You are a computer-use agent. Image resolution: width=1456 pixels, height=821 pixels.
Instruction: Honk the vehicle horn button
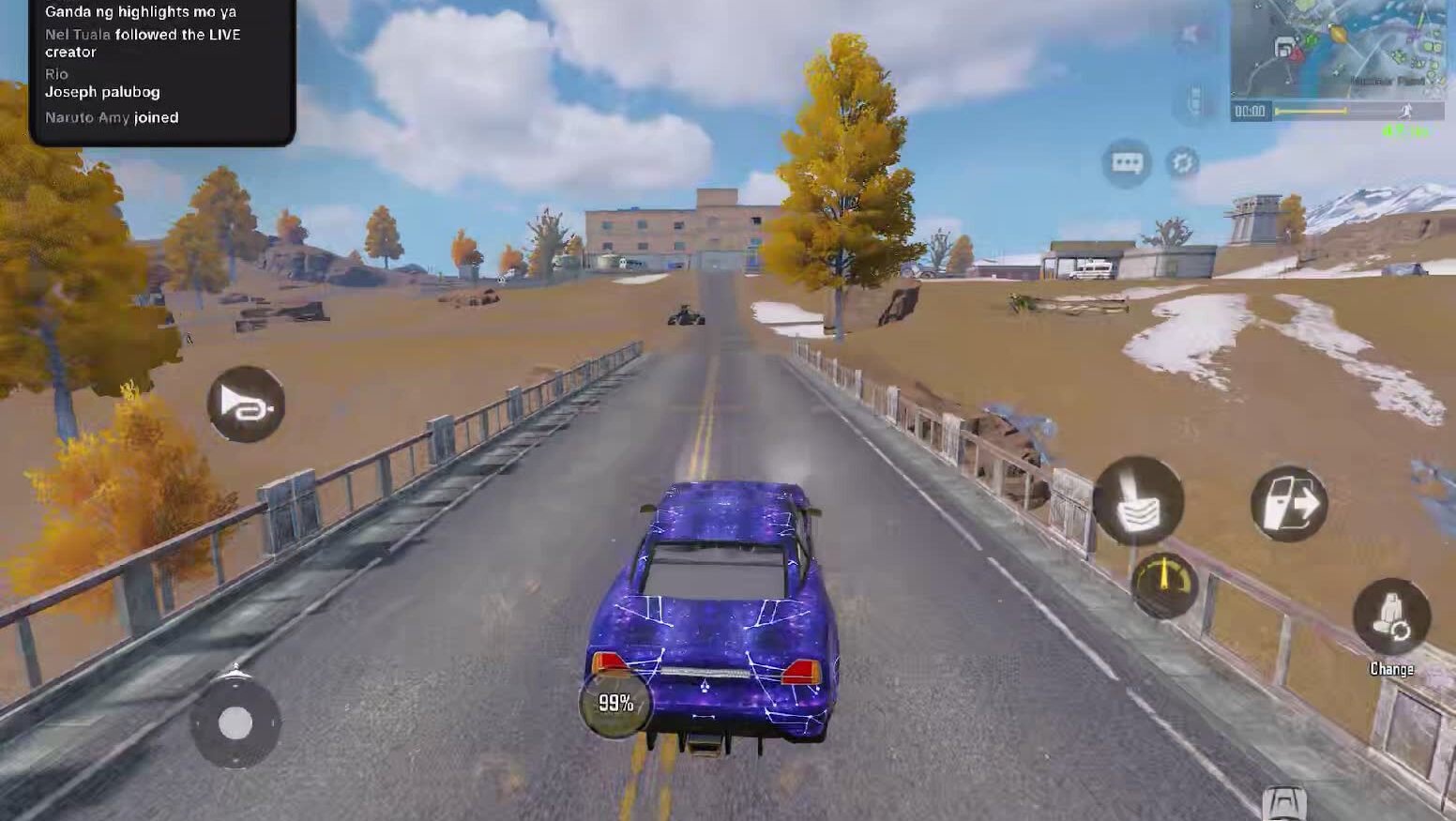[246, 405]
